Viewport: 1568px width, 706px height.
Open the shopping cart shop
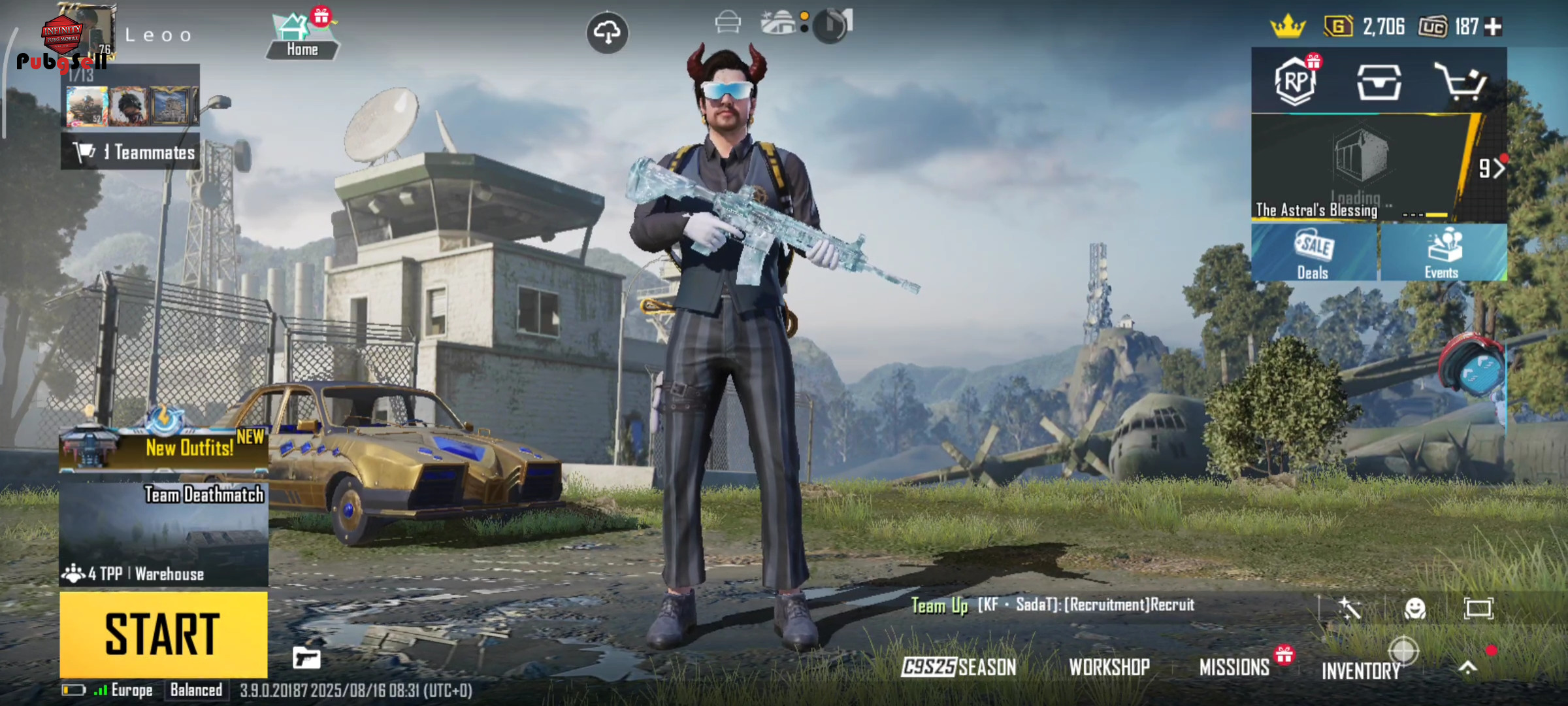(1461, 82)
